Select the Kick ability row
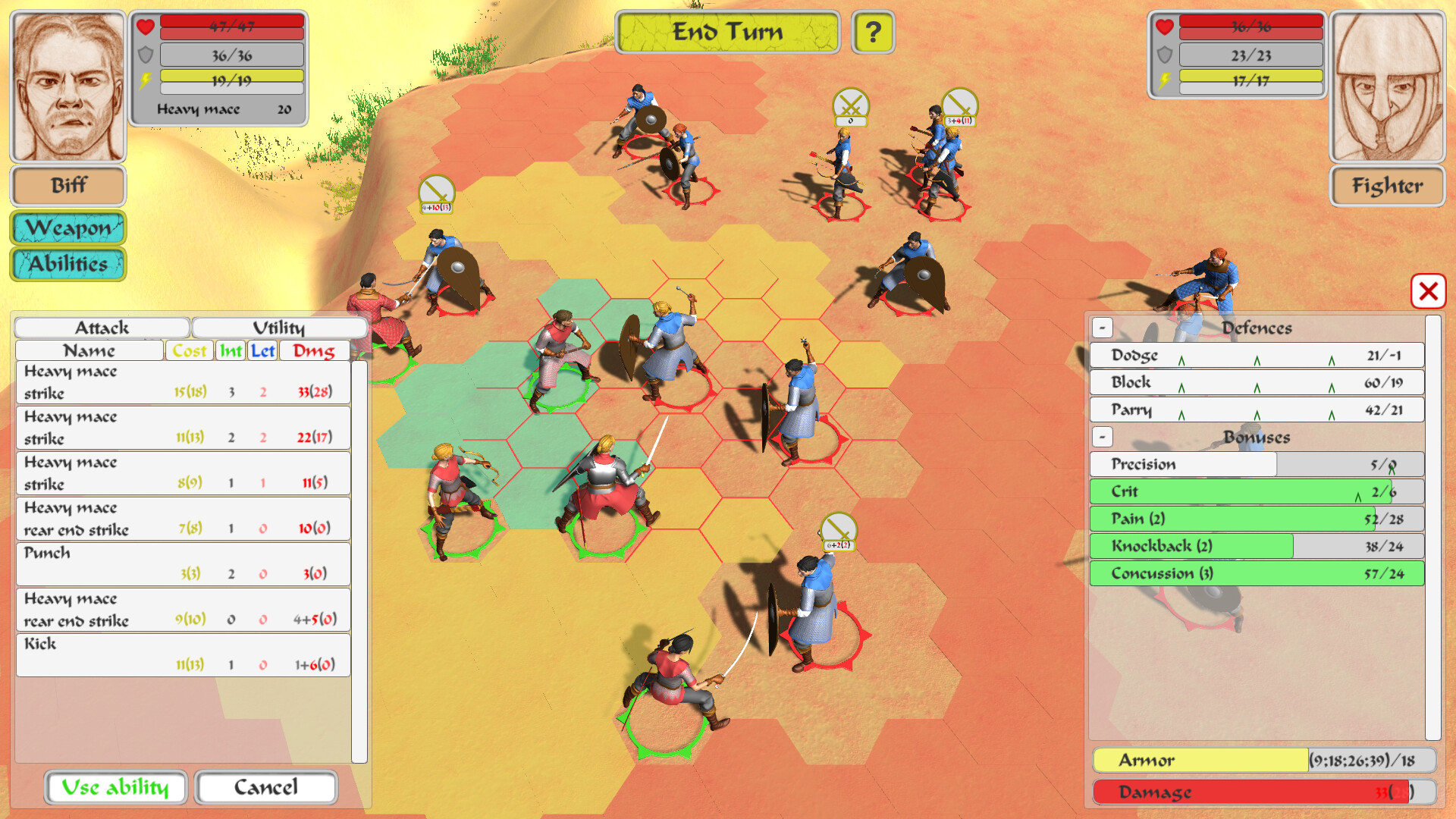1456x819 pixels. pyautogui.click(x=182, y=654)
